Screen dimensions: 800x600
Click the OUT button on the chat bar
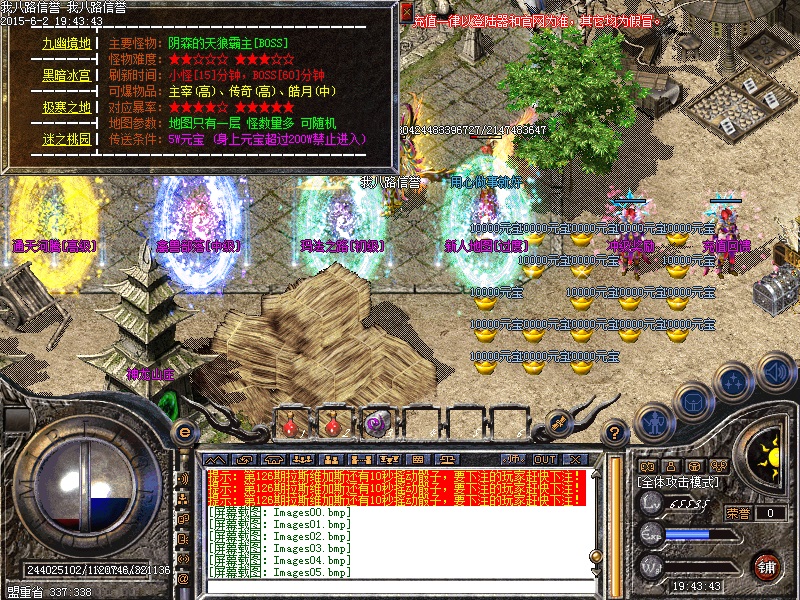tap(544, 459)
